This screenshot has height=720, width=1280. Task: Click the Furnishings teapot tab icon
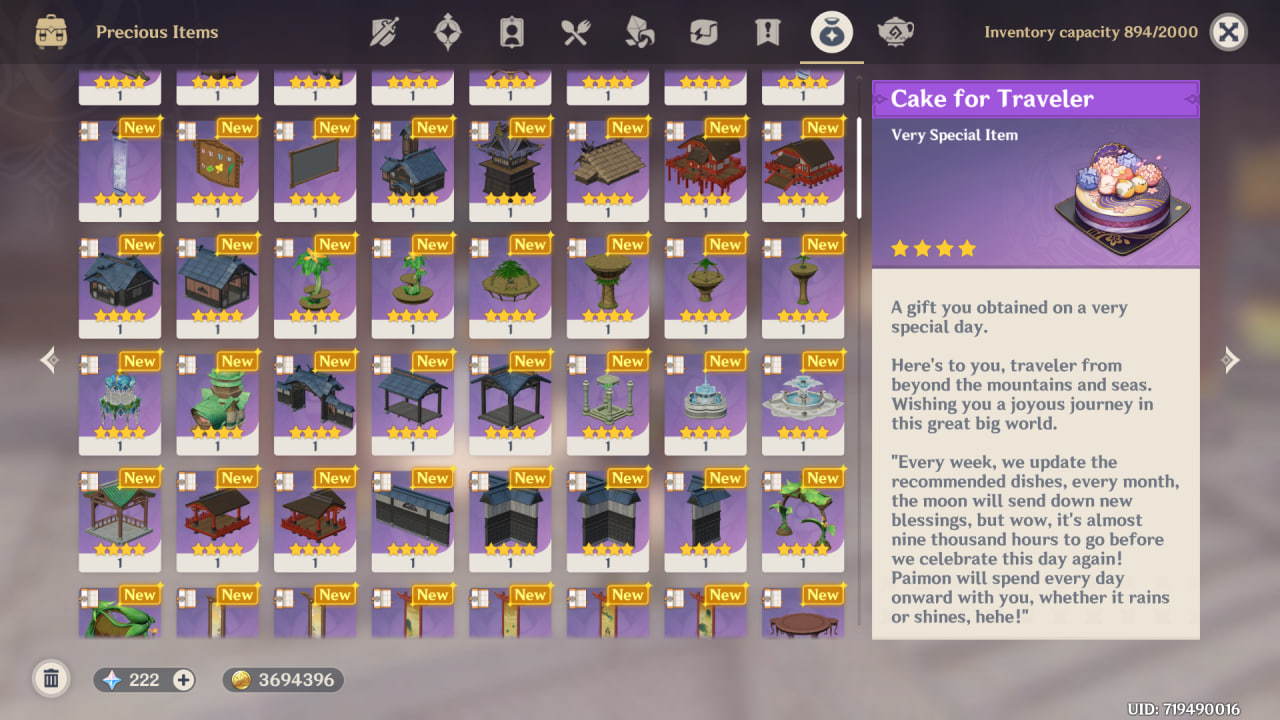click(x=896, y=31)
